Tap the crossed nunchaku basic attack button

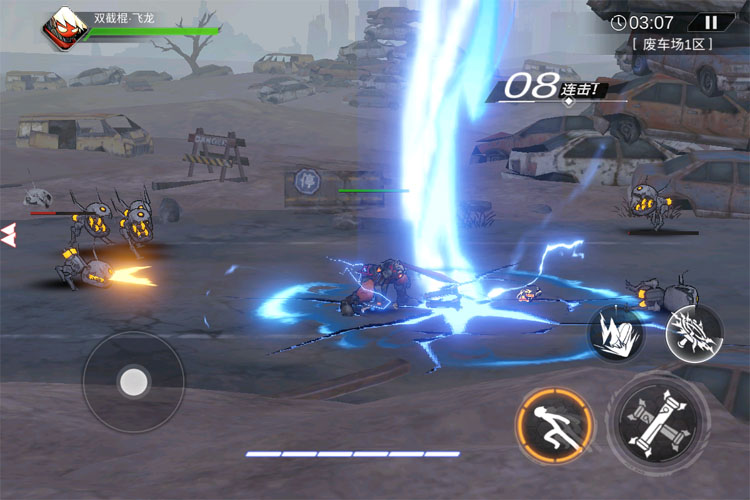[x=655, y=419]
